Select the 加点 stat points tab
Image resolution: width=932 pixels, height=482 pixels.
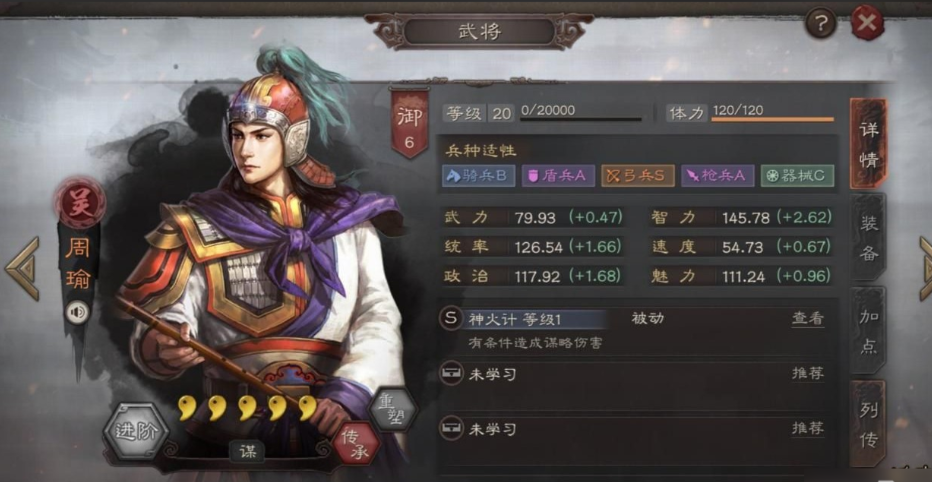point(868,331)
